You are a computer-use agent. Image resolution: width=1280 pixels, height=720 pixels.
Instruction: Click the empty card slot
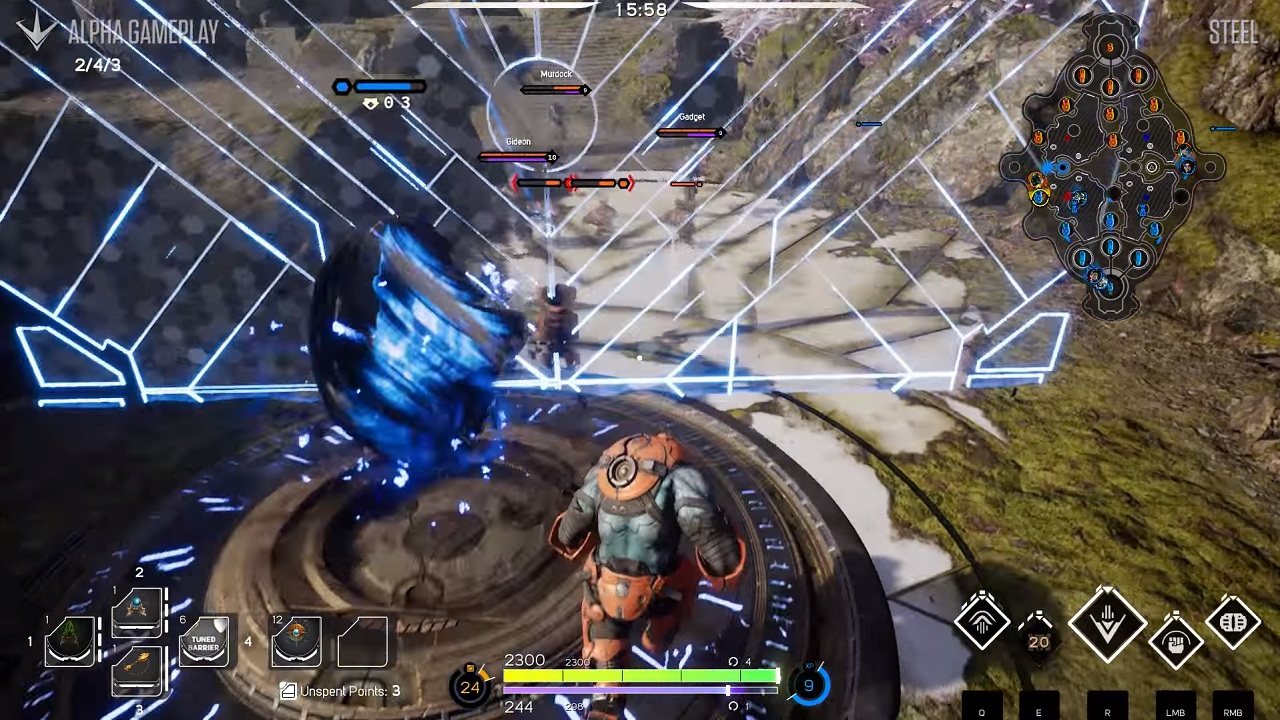click(362, 641)
